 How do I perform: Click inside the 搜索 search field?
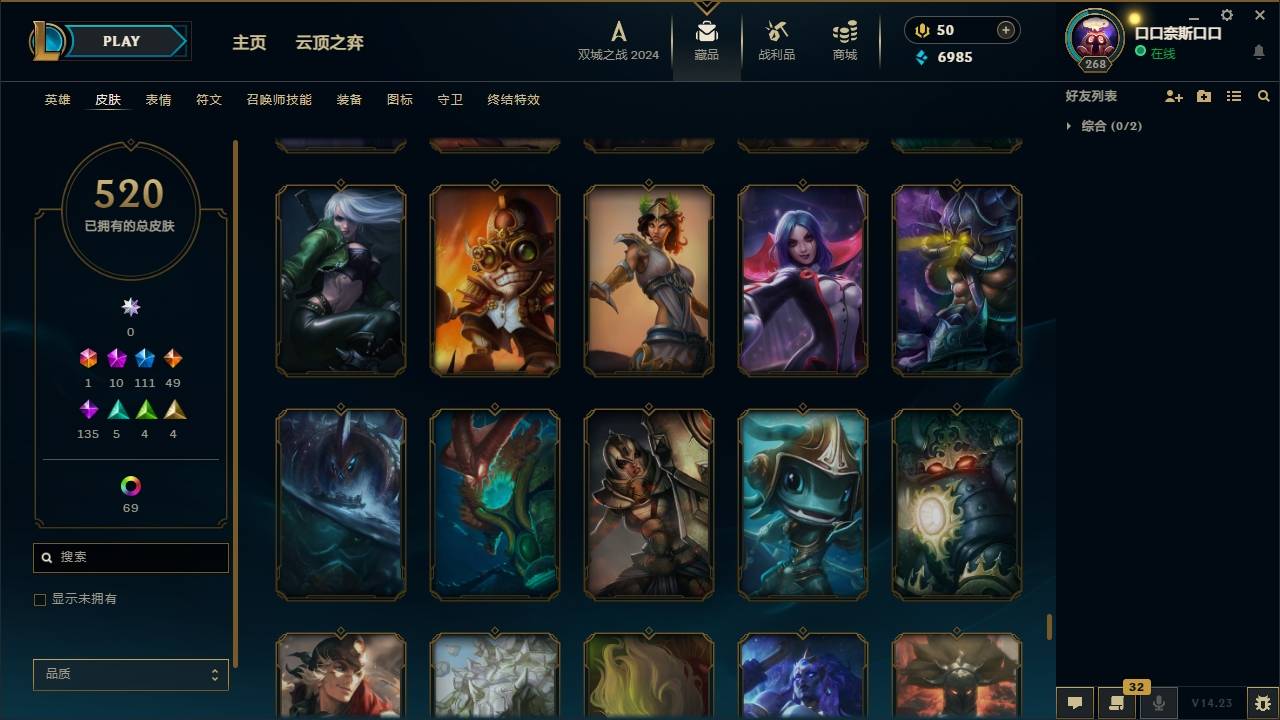130,557
